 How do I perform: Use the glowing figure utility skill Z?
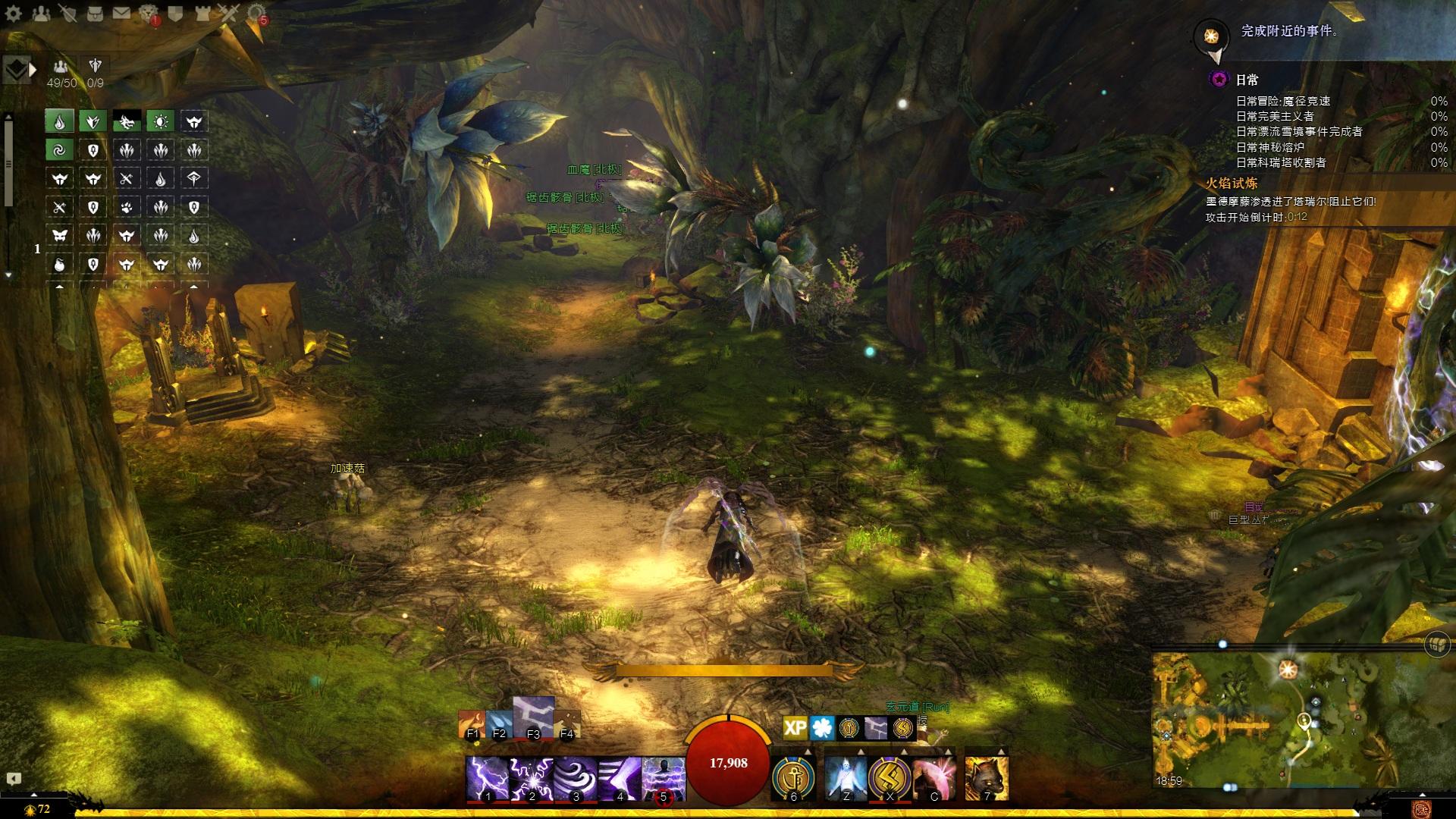[846, 778]
